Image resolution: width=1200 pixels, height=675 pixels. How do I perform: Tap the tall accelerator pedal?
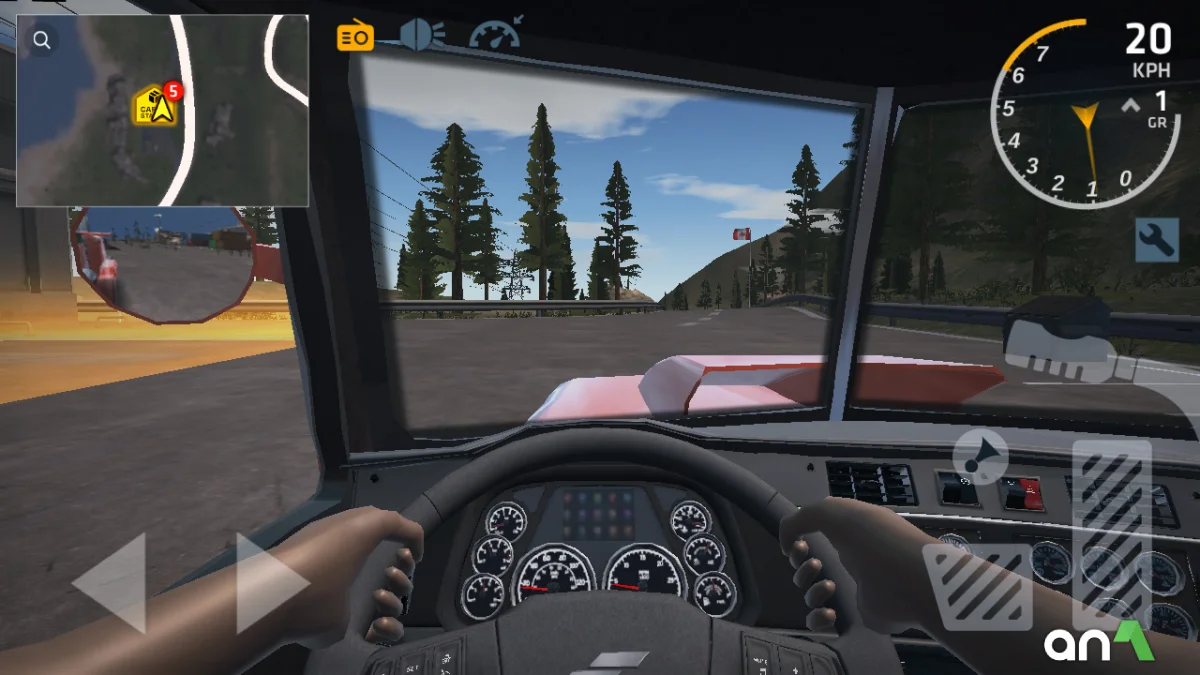pos(1111,530)
